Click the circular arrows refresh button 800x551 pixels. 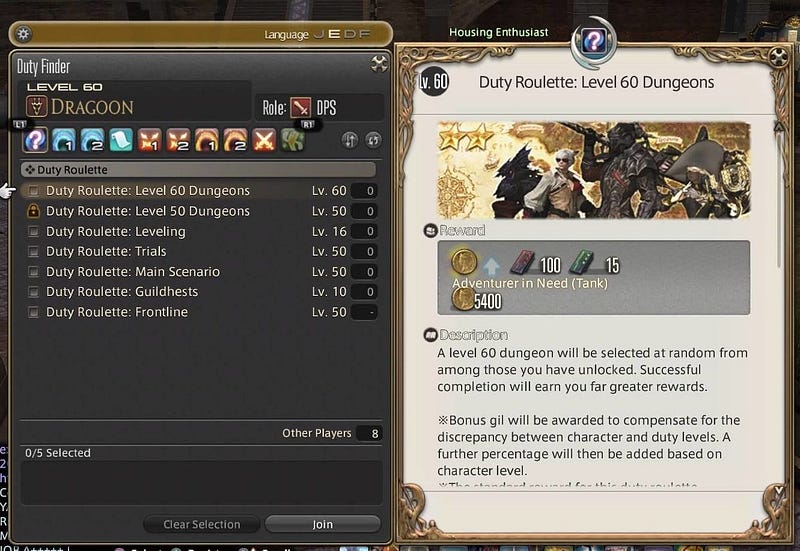375,140
